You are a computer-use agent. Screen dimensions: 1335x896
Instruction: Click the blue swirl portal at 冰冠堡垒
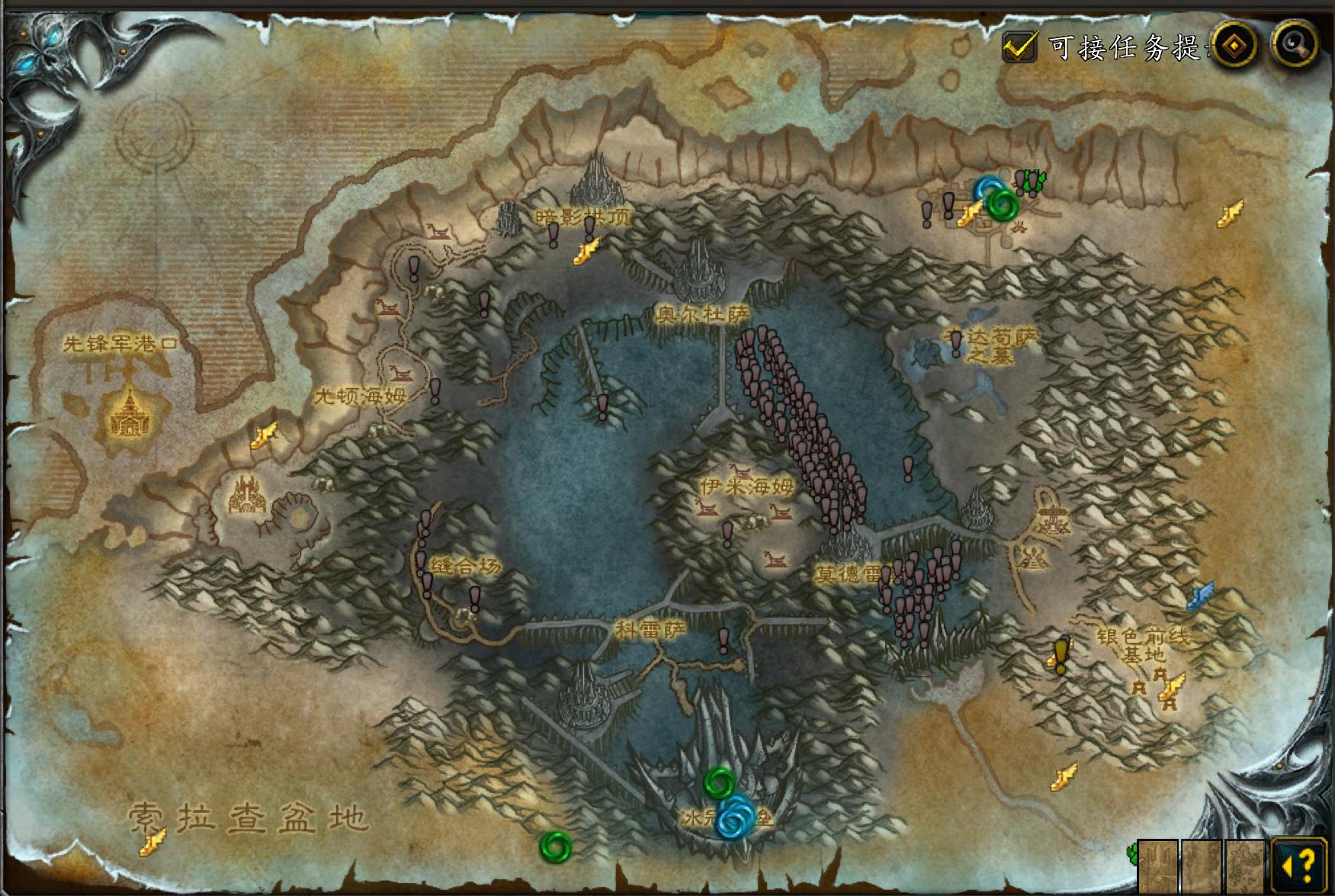pos(736,817)
